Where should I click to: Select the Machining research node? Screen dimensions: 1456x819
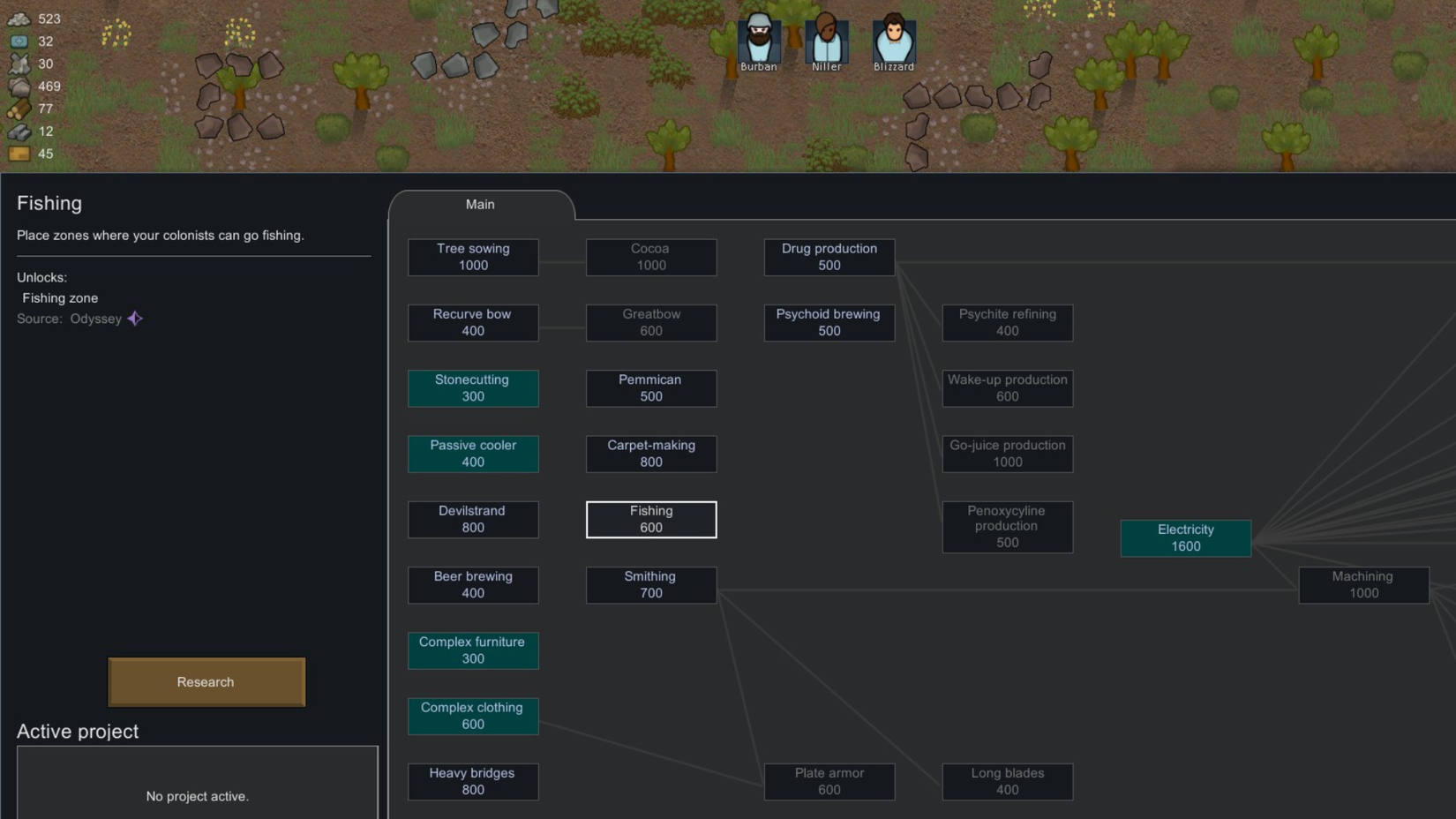click(1363, 584)
